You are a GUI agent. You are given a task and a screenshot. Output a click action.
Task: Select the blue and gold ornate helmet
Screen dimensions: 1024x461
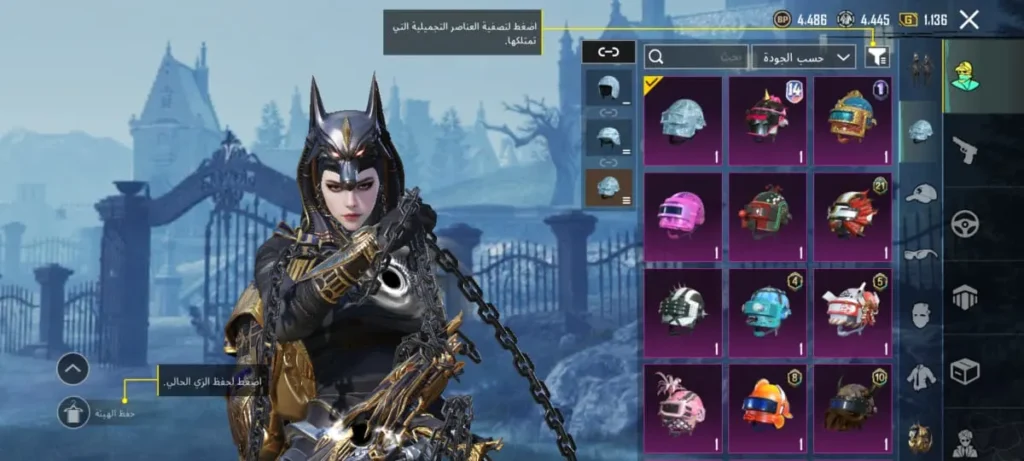point(852,121)
